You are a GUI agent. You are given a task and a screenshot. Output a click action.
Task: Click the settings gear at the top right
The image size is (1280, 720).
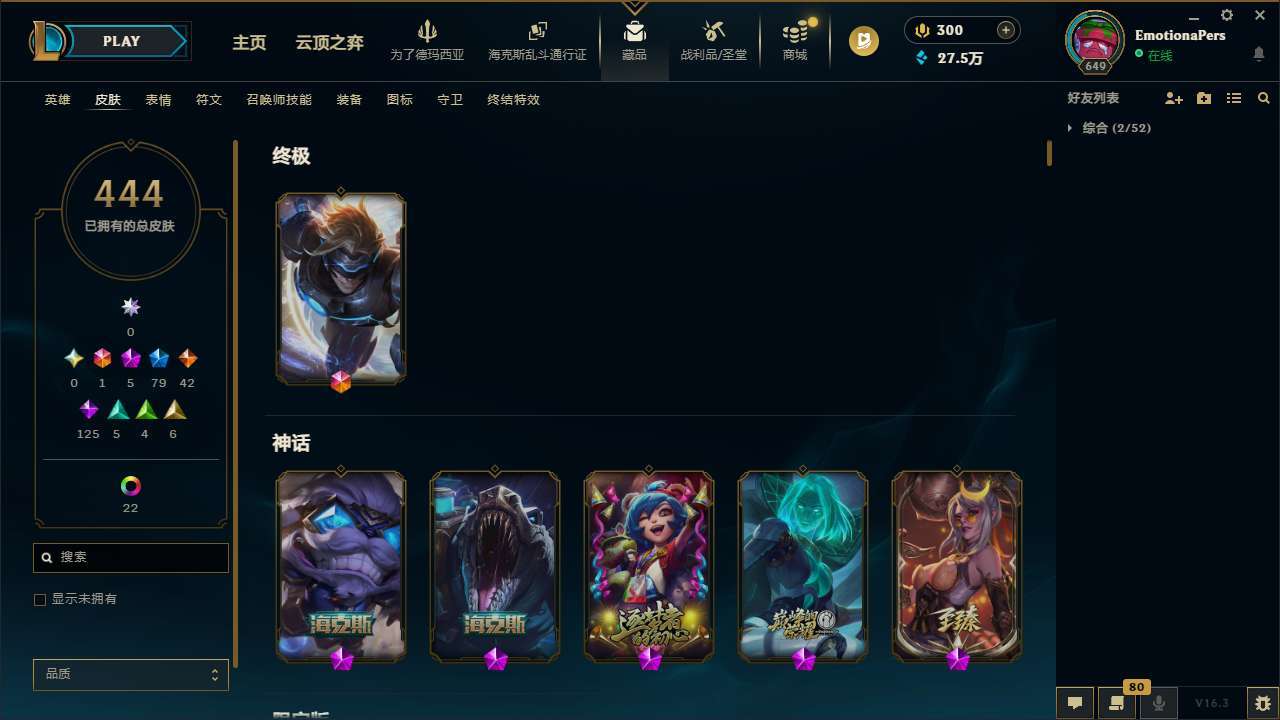[x=1226, y=14]
